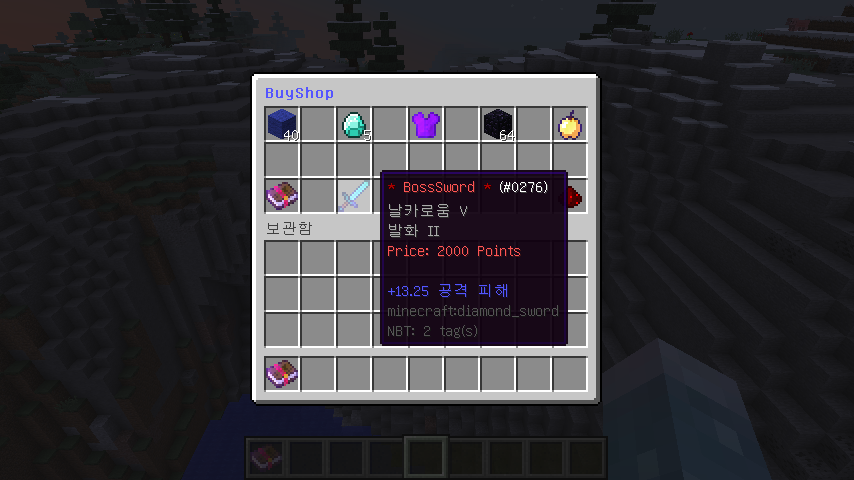
Task: Select the diamonds stack of 5
Action: tap(354, 124)
